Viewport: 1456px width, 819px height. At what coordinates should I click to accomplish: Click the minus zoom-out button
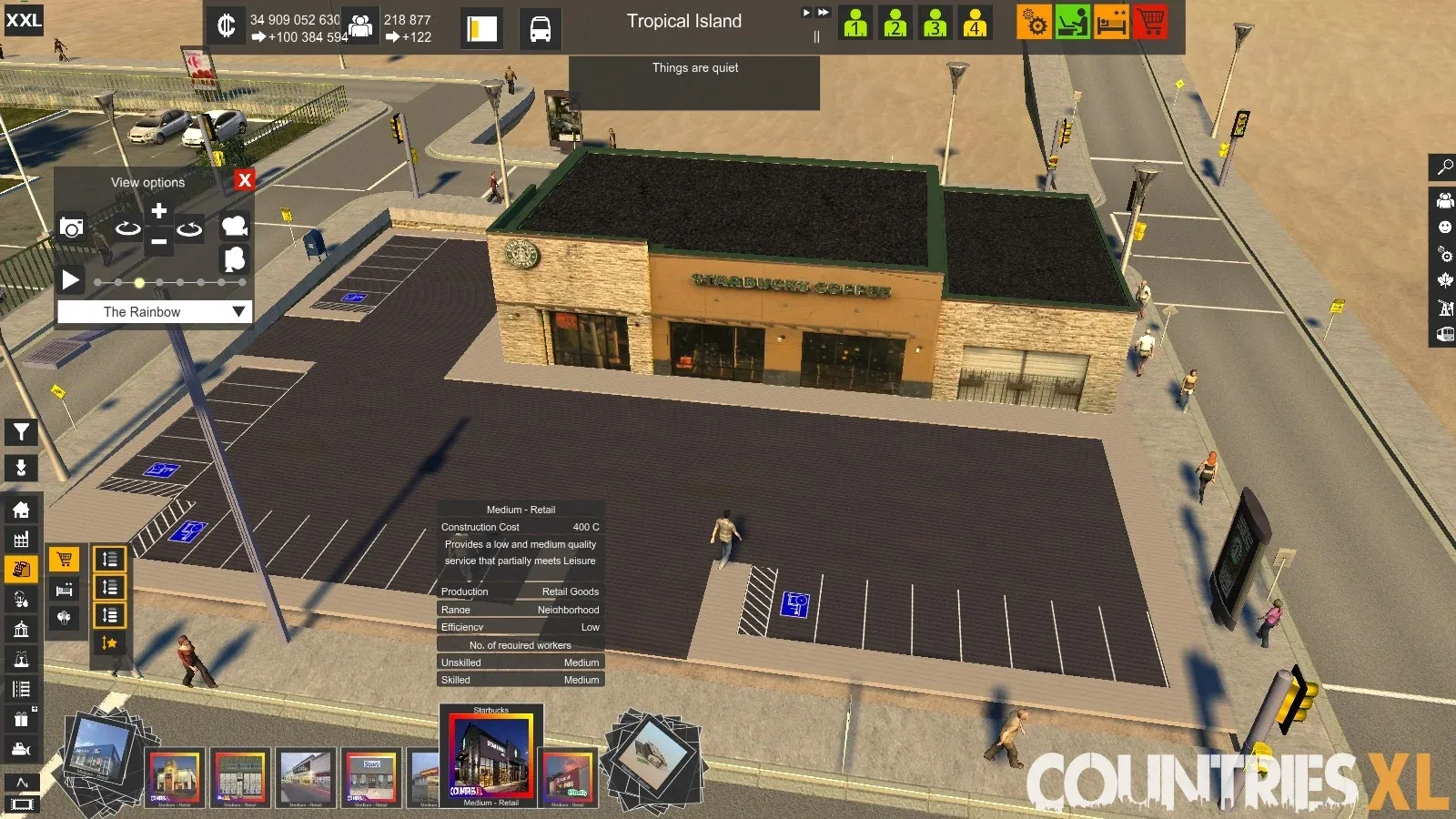click(158, 242)
